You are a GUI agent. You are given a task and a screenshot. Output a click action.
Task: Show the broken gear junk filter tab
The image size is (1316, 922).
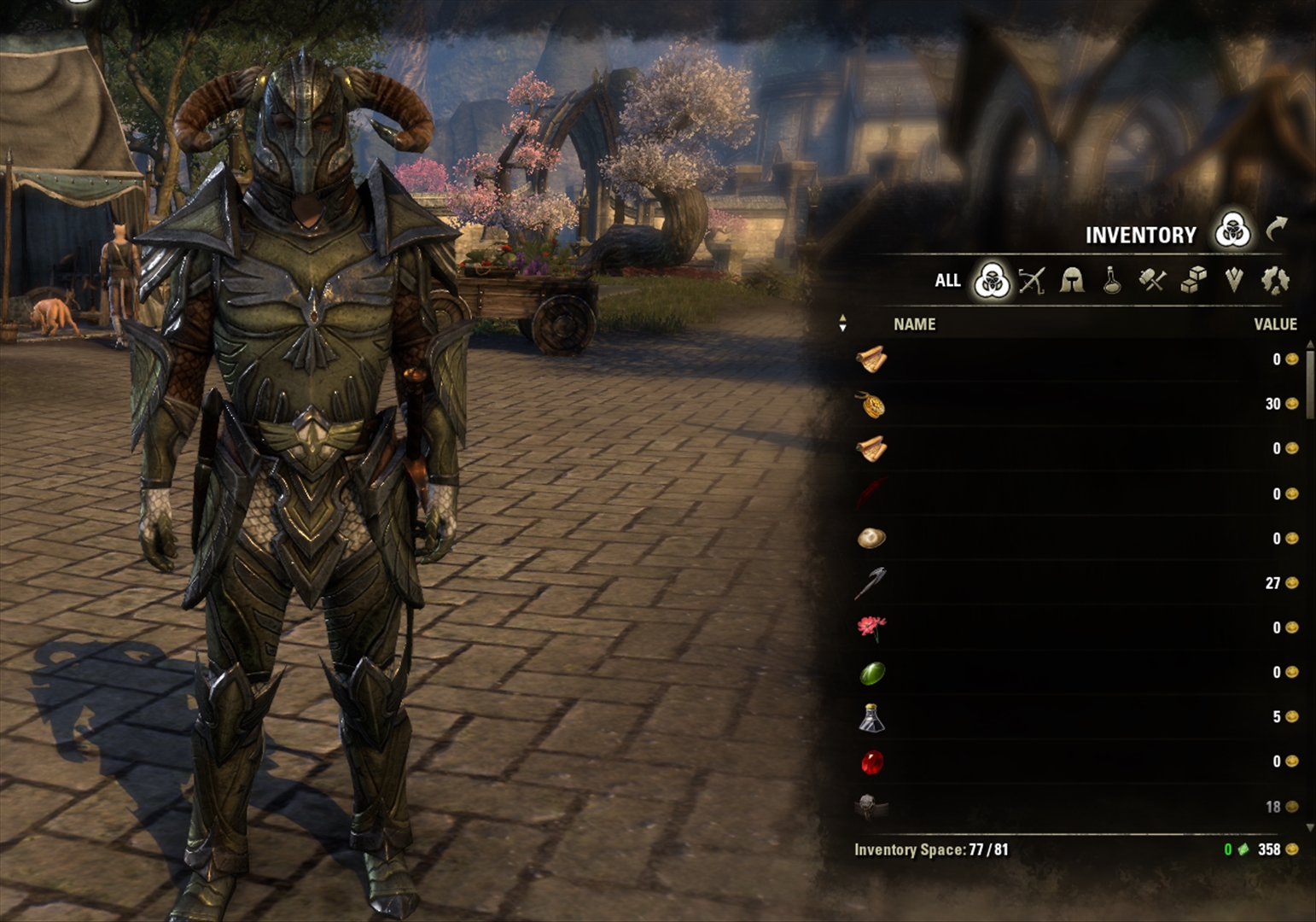[x=1275, y=280]
